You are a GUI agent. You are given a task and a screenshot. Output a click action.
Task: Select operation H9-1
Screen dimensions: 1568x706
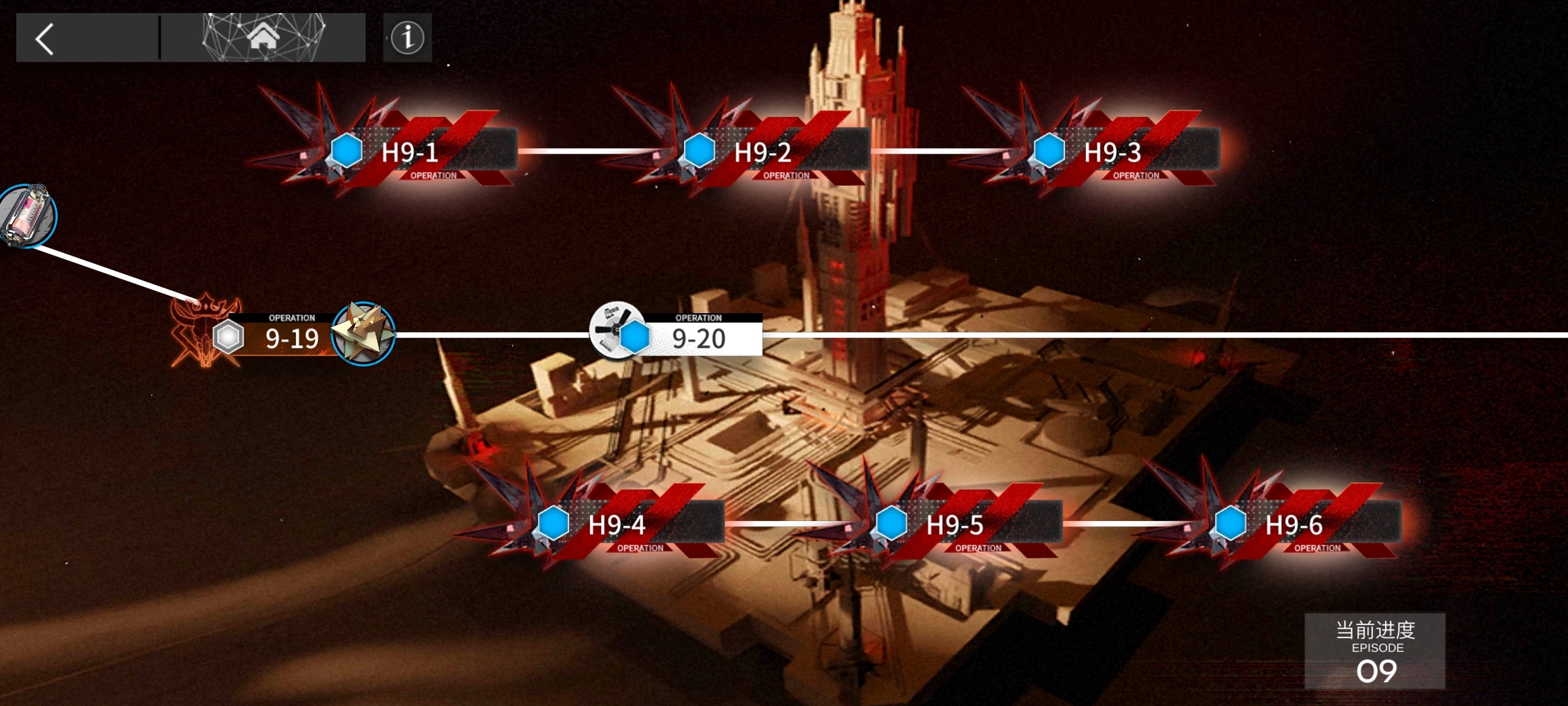click(x=410, y=152)
